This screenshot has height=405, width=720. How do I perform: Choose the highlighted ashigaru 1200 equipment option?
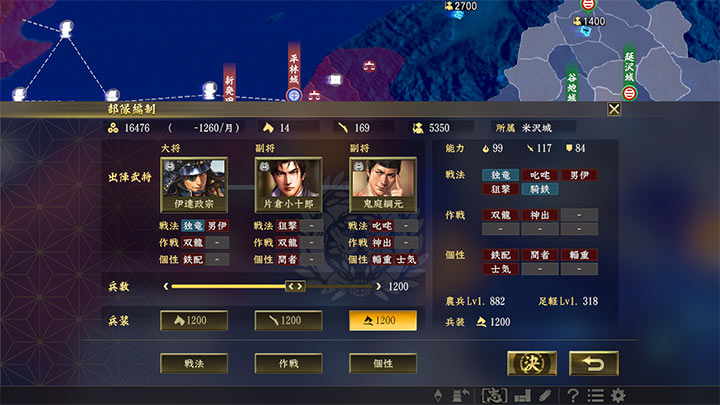(x=382, y=320)
